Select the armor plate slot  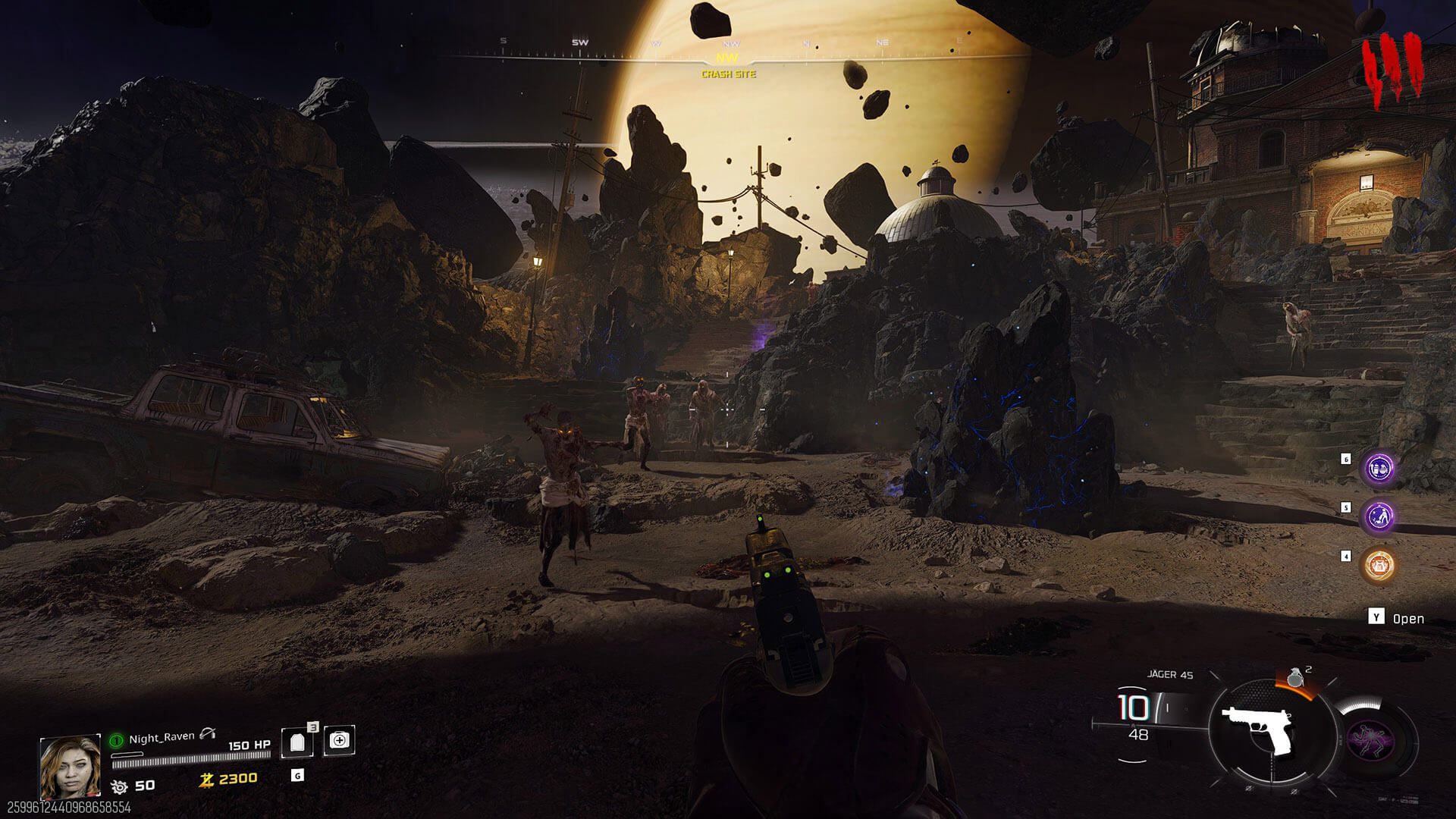click(x=297, y=743)
